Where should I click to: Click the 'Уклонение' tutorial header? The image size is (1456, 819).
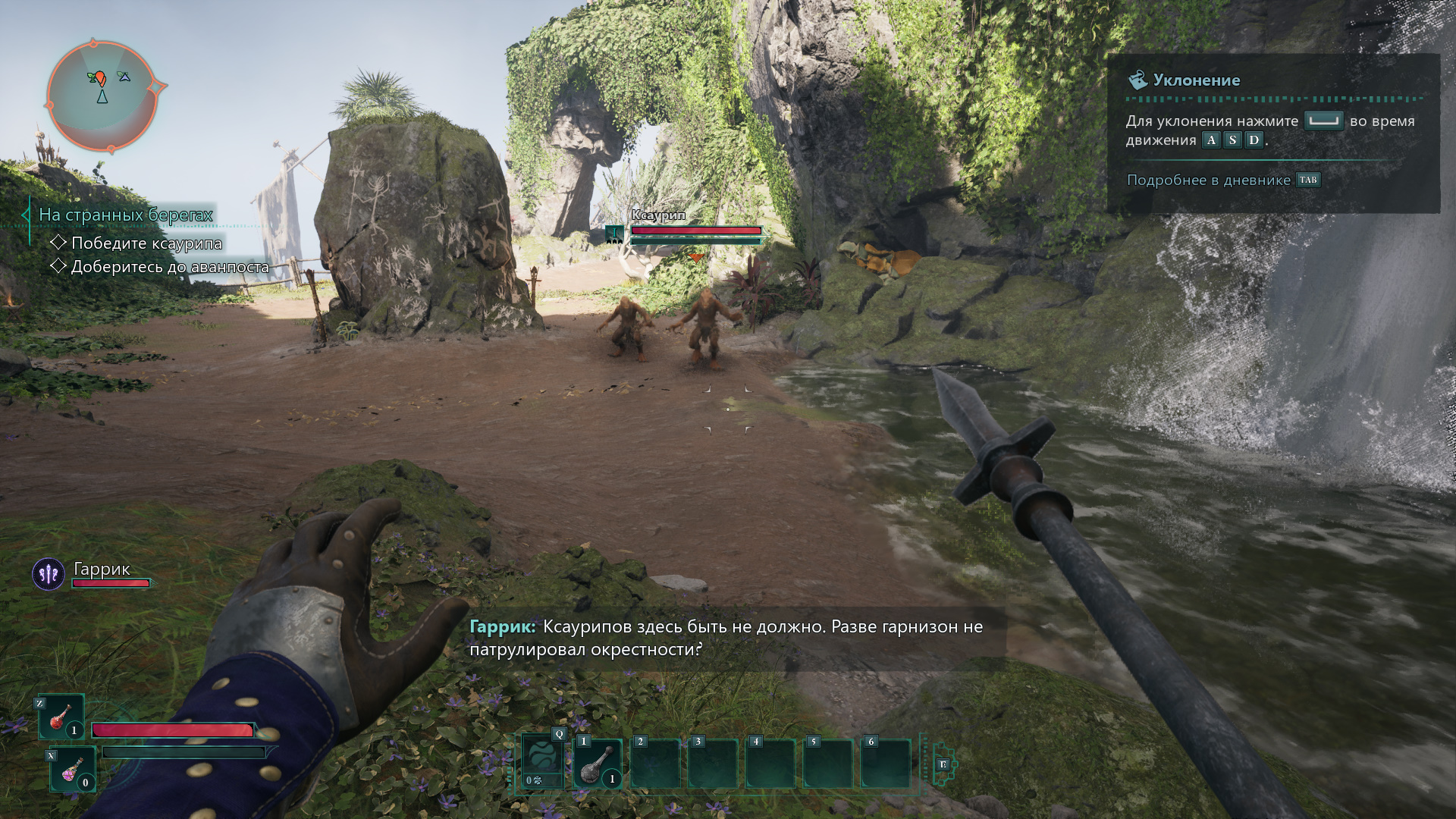pos(1196,80)
